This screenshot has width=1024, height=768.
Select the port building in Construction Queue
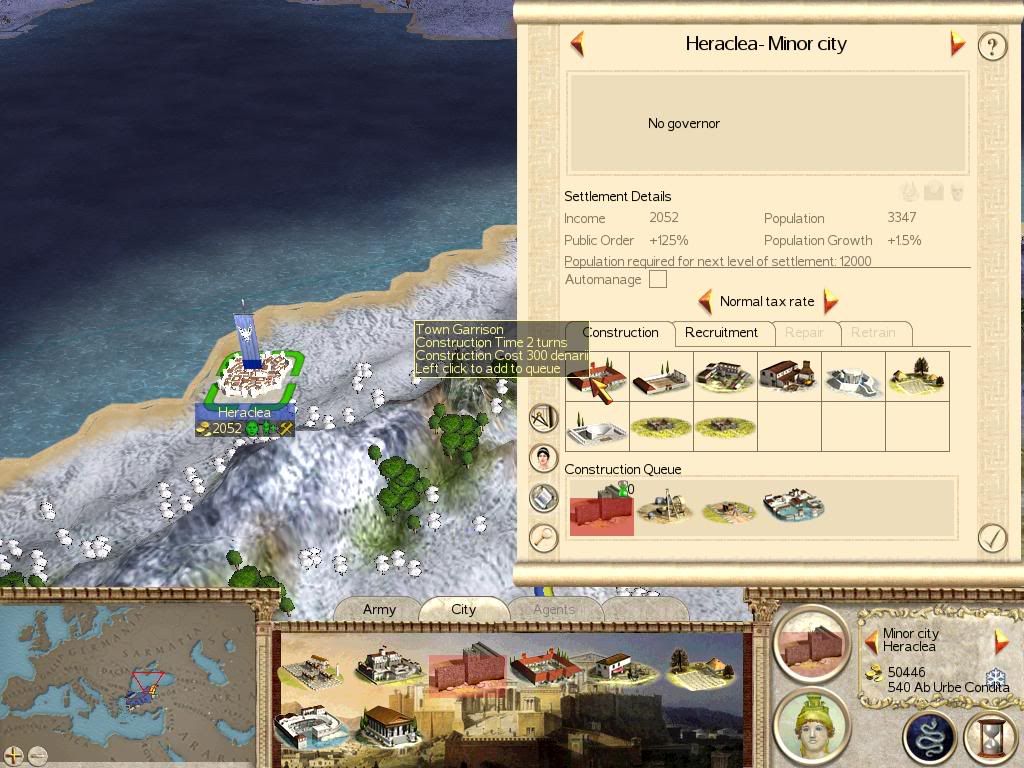click(x=793, y=507)
